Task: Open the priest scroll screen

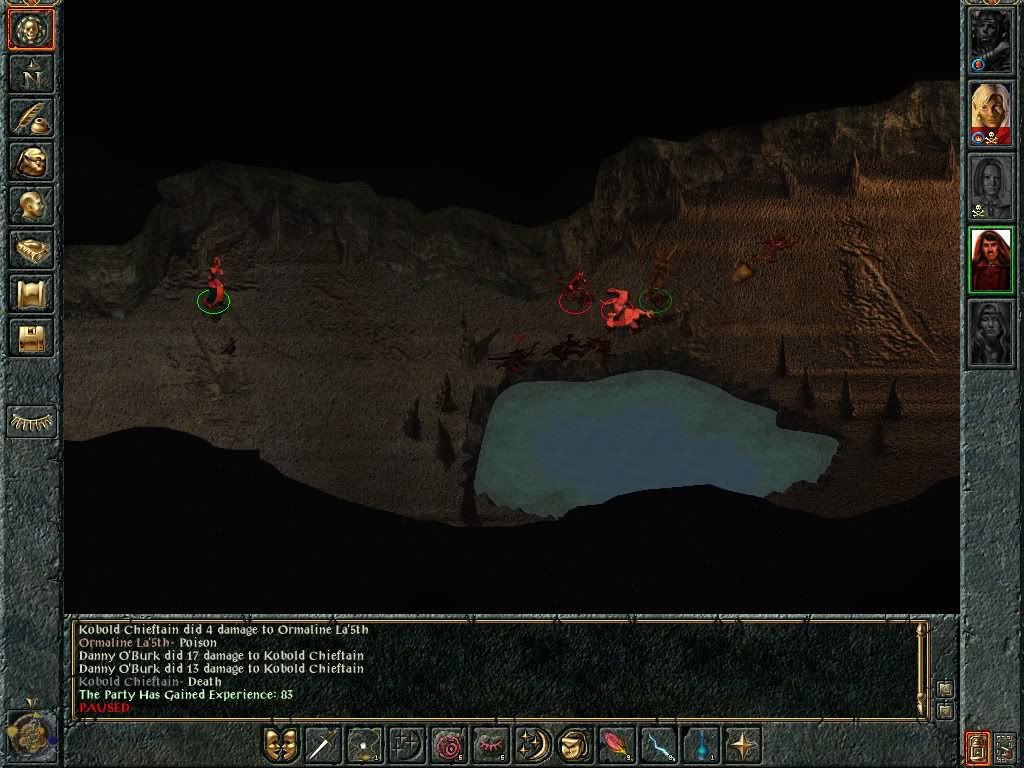Action: 31,293
